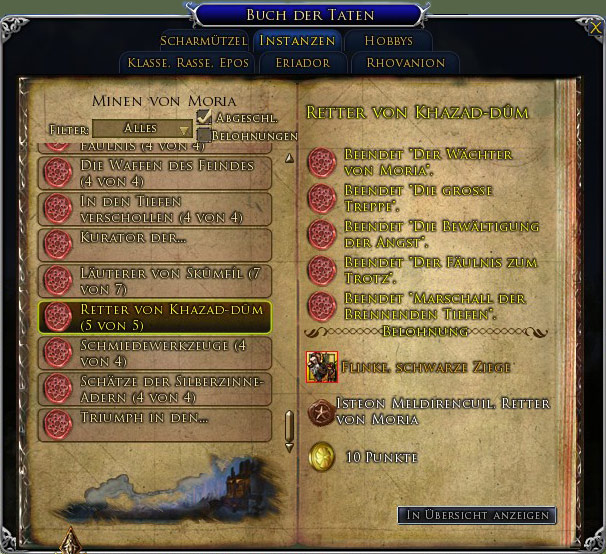This screenshot has height=554, width=606.
Task: Switch to the Scharmützel tab
Action: (203, 41)
